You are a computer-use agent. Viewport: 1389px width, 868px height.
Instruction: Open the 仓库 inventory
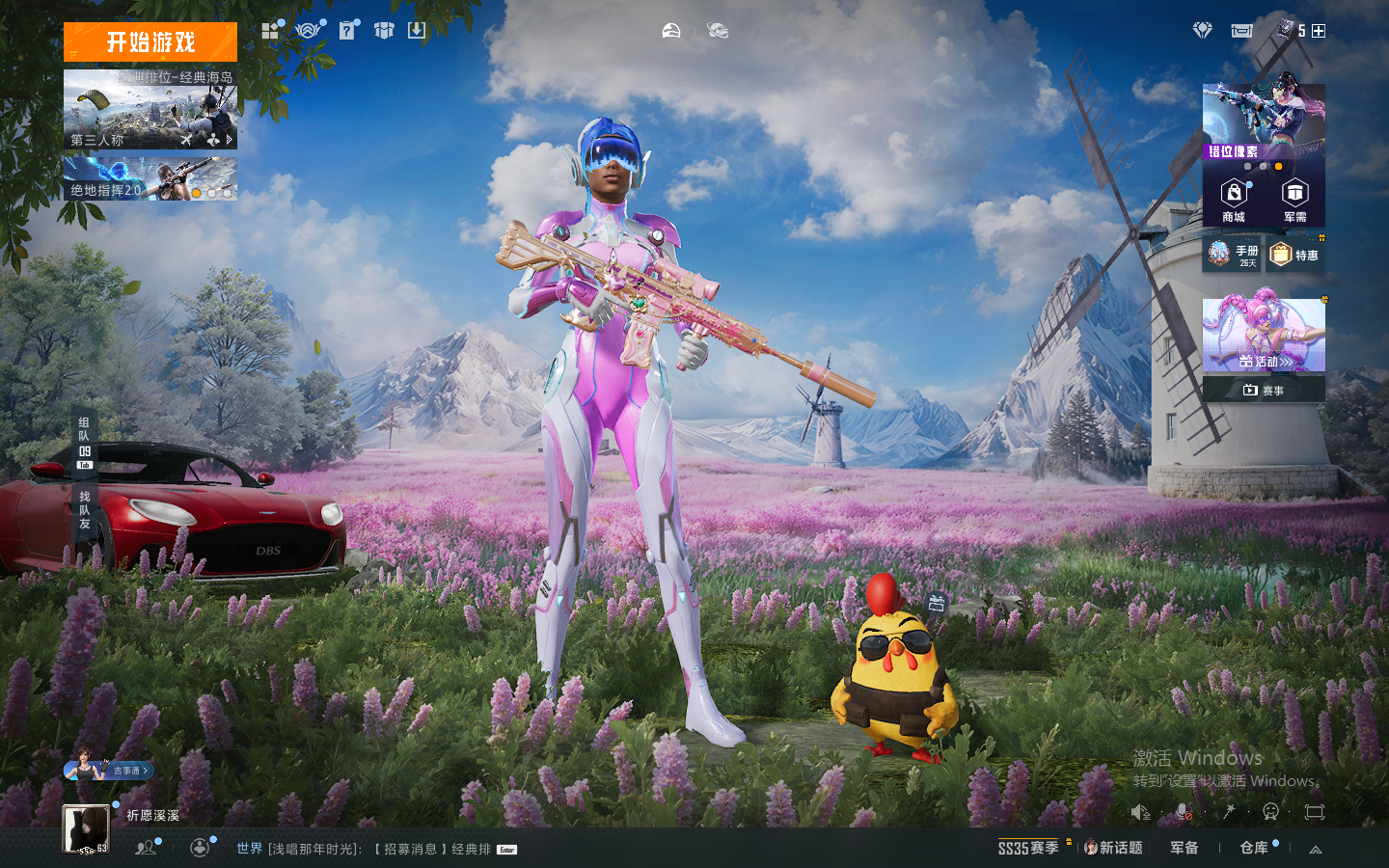(1254, 848)
